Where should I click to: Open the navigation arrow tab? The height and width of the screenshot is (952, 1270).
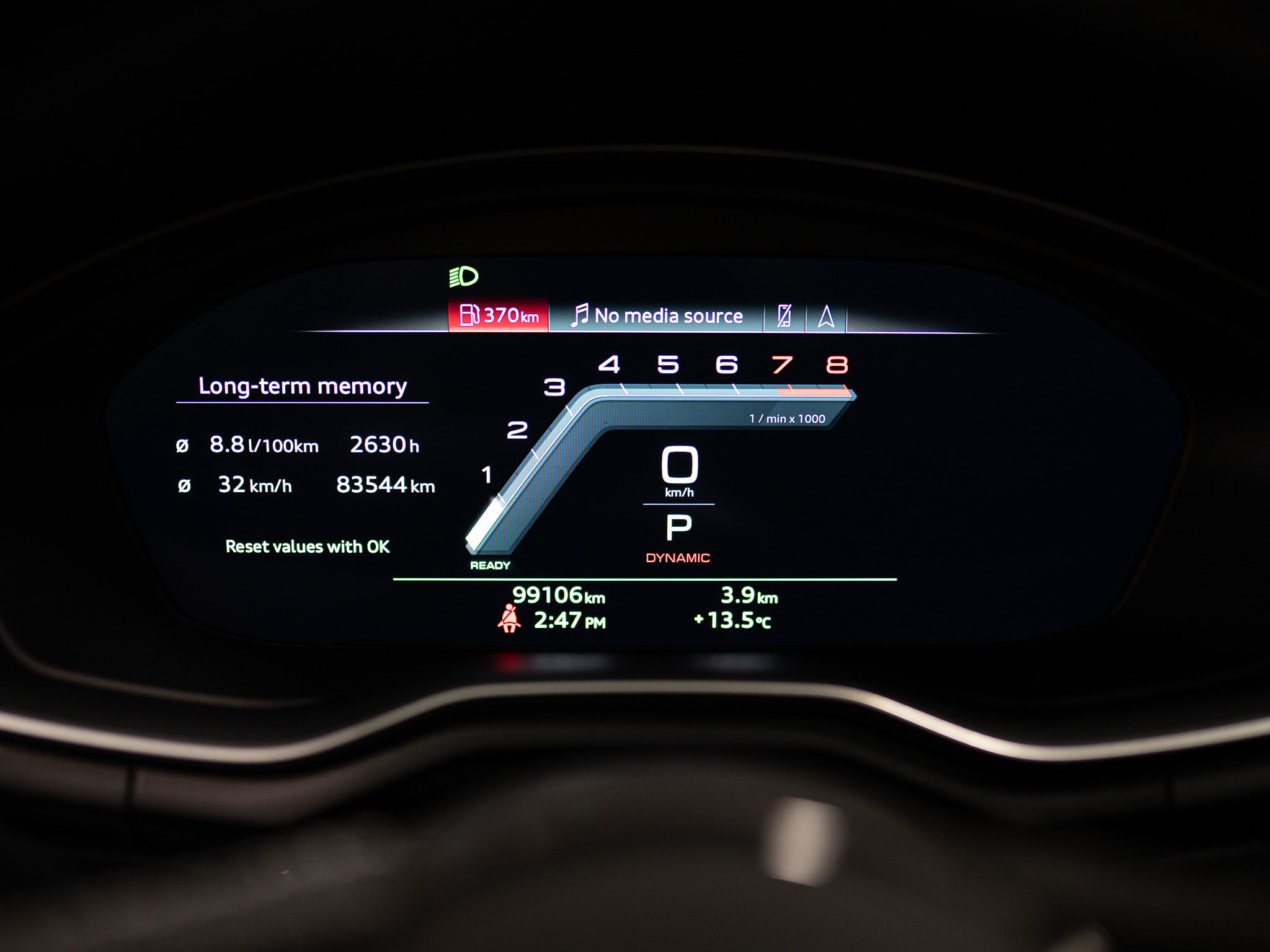pyautogui.click(x=825, y=317)
